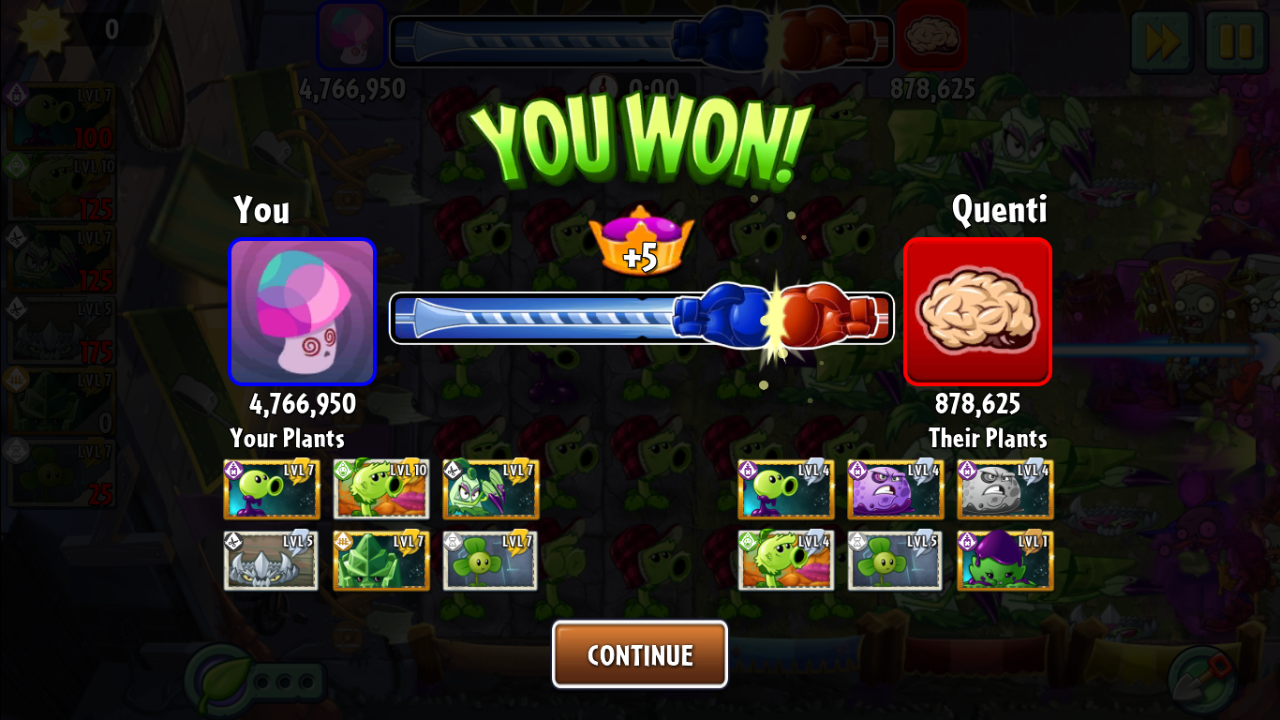This screenshot has width=1280, height=720.
Task: Select Quenti's purple angry nut card
Action: pos(896,489)
